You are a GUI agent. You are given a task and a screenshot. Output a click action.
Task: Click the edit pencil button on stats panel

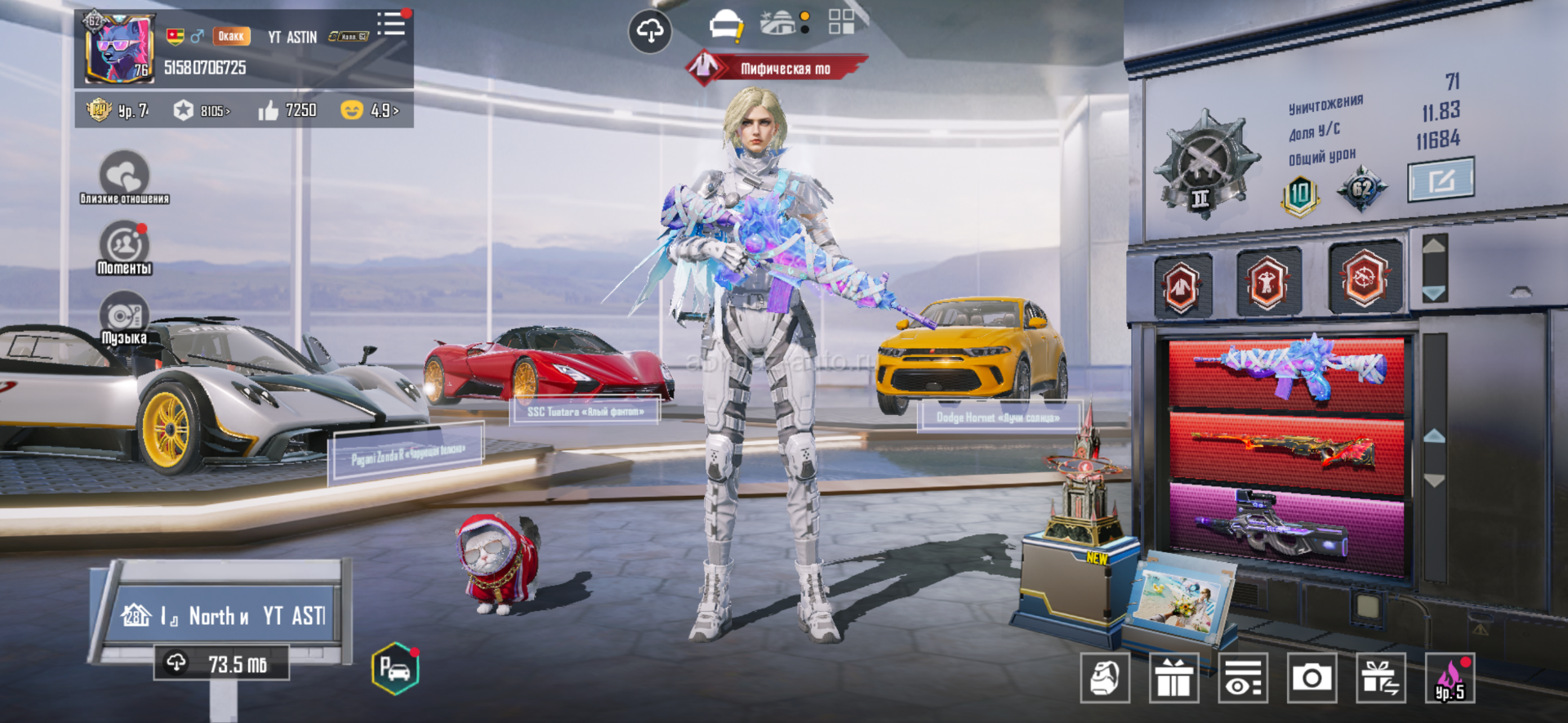[1441, 180]
